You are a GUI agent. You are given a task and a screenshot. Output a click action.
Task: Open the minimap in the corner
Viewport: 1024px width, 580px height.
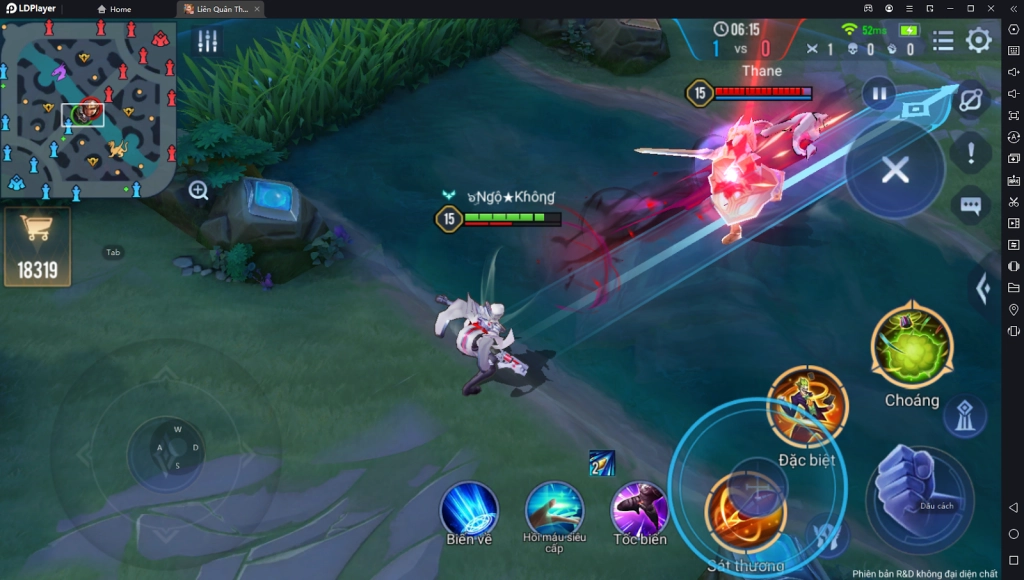pos(89,110)
